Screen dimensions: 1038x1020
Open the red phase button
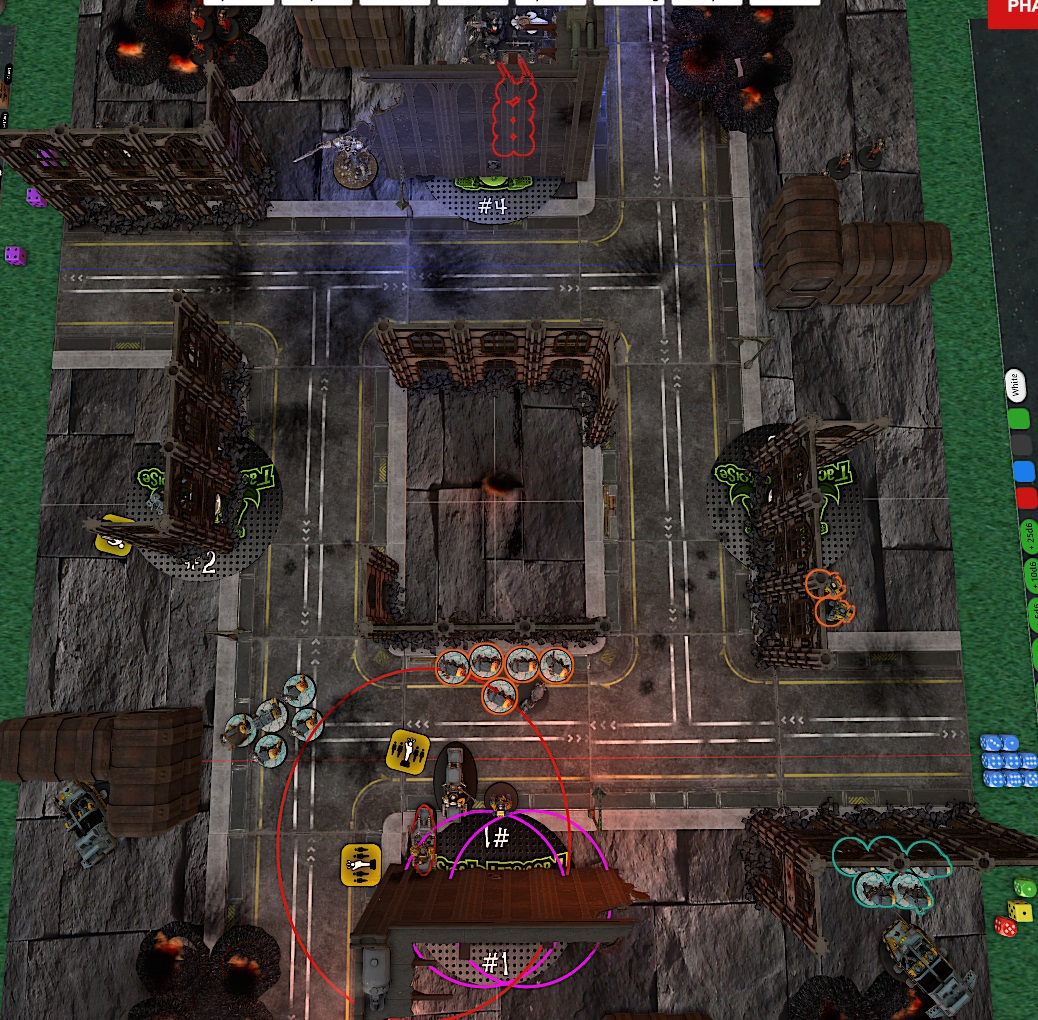[x=1015, y=10]
